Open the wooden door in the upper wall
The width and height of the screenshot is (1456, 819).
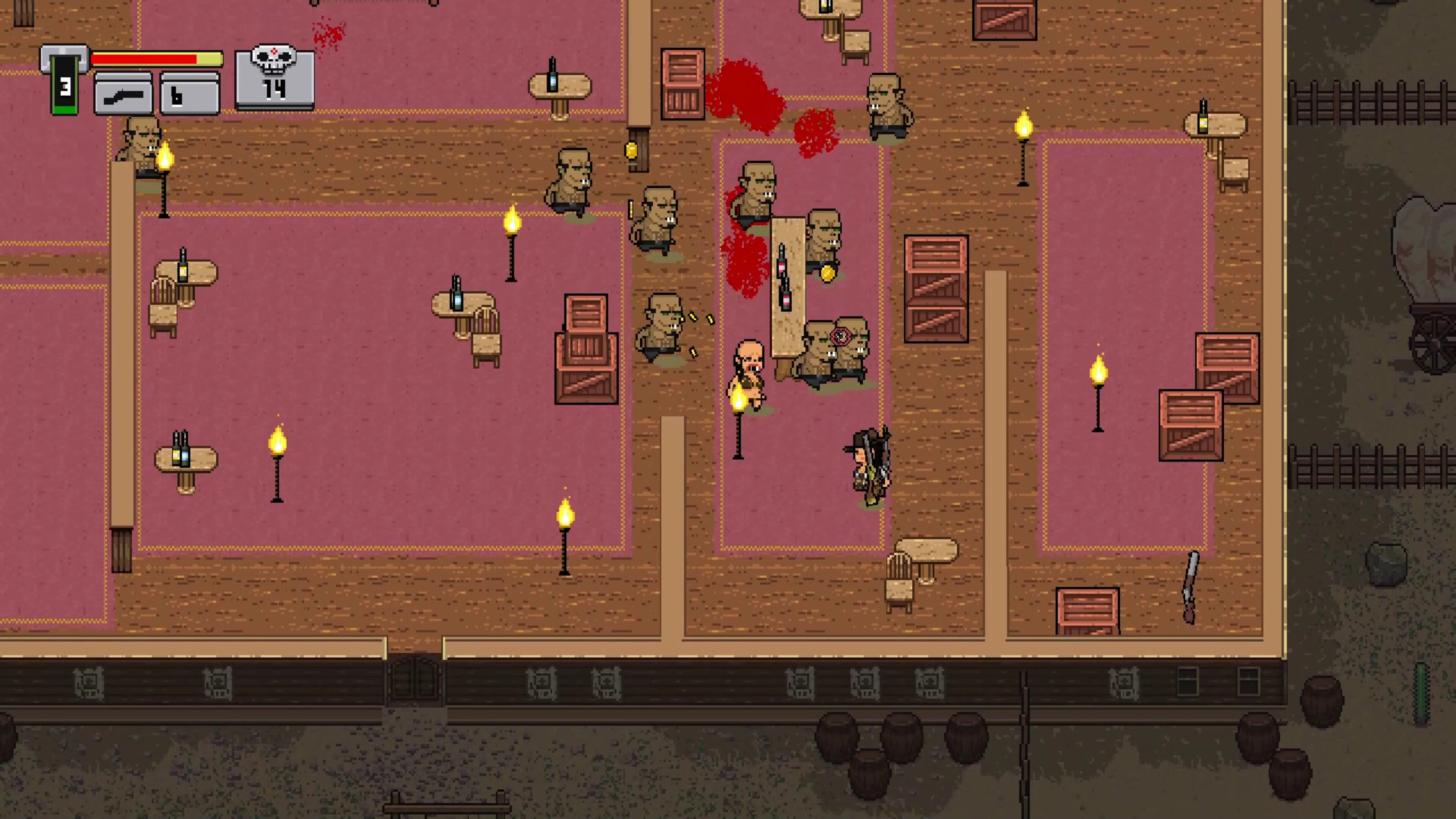[x=639, y=150]
